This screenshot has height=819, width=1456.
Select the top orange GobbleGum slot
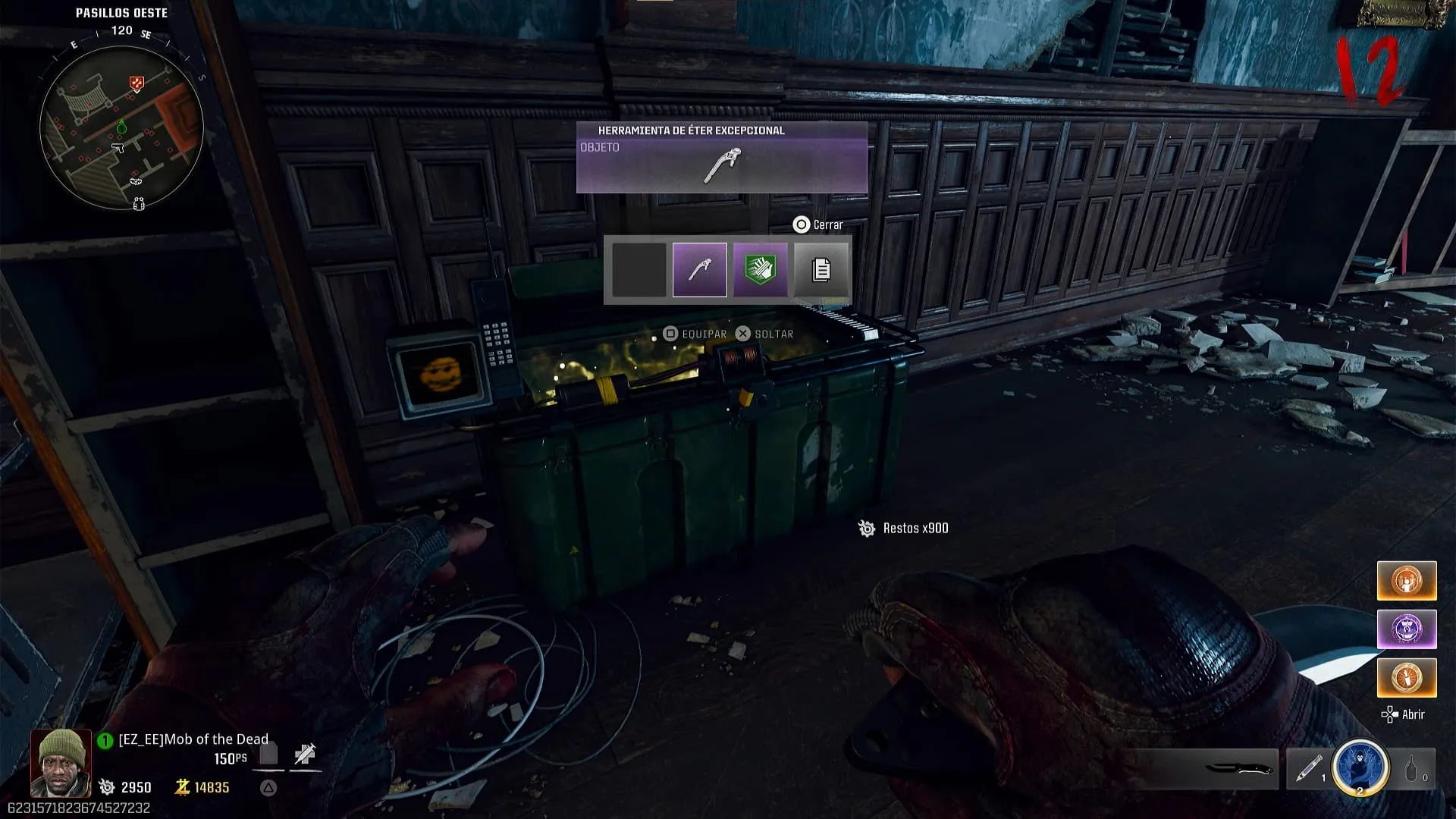click(x=1406, y=581)
